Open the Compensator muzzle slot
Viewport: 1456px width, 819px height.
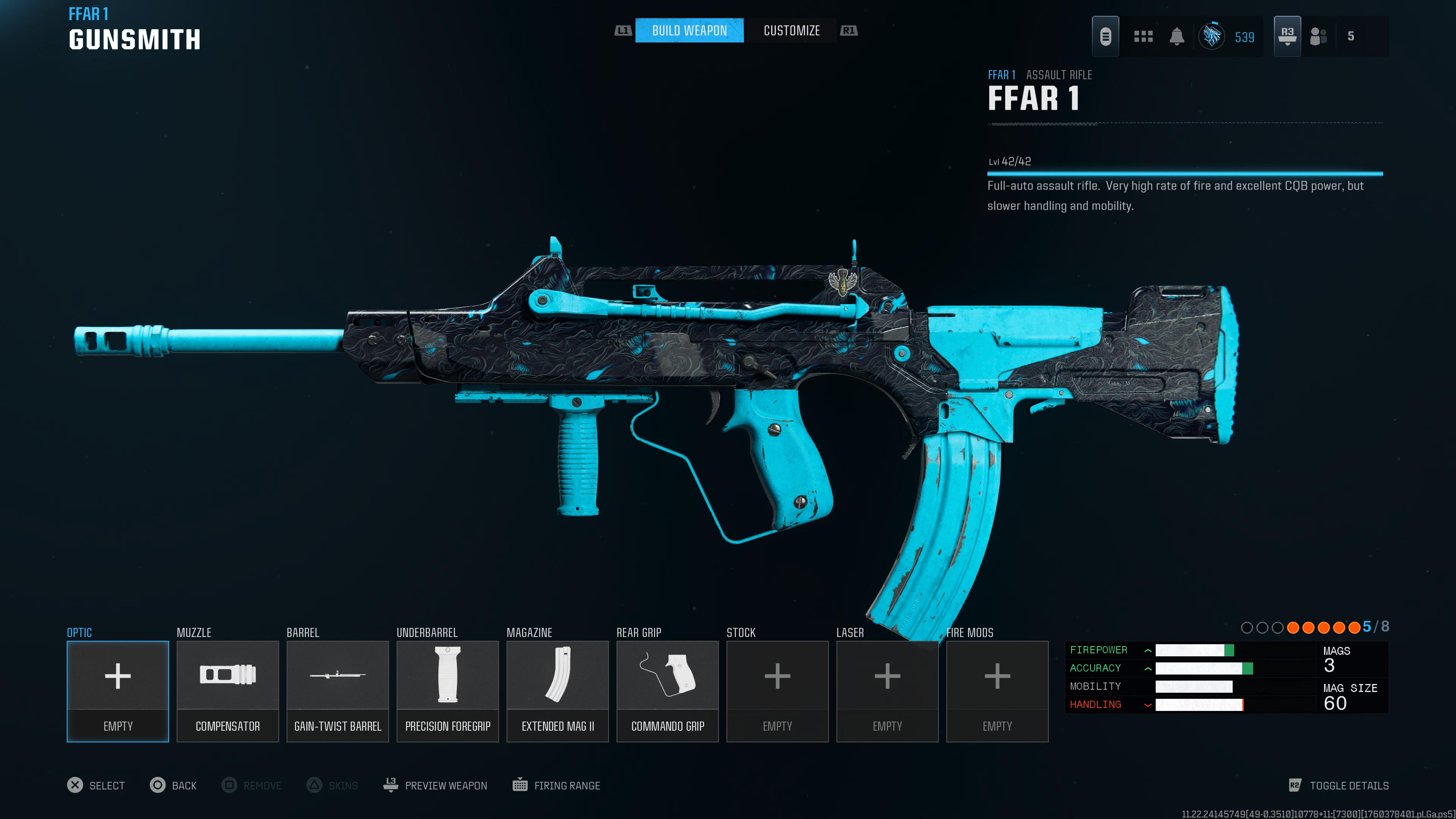(x=228, y=691)
